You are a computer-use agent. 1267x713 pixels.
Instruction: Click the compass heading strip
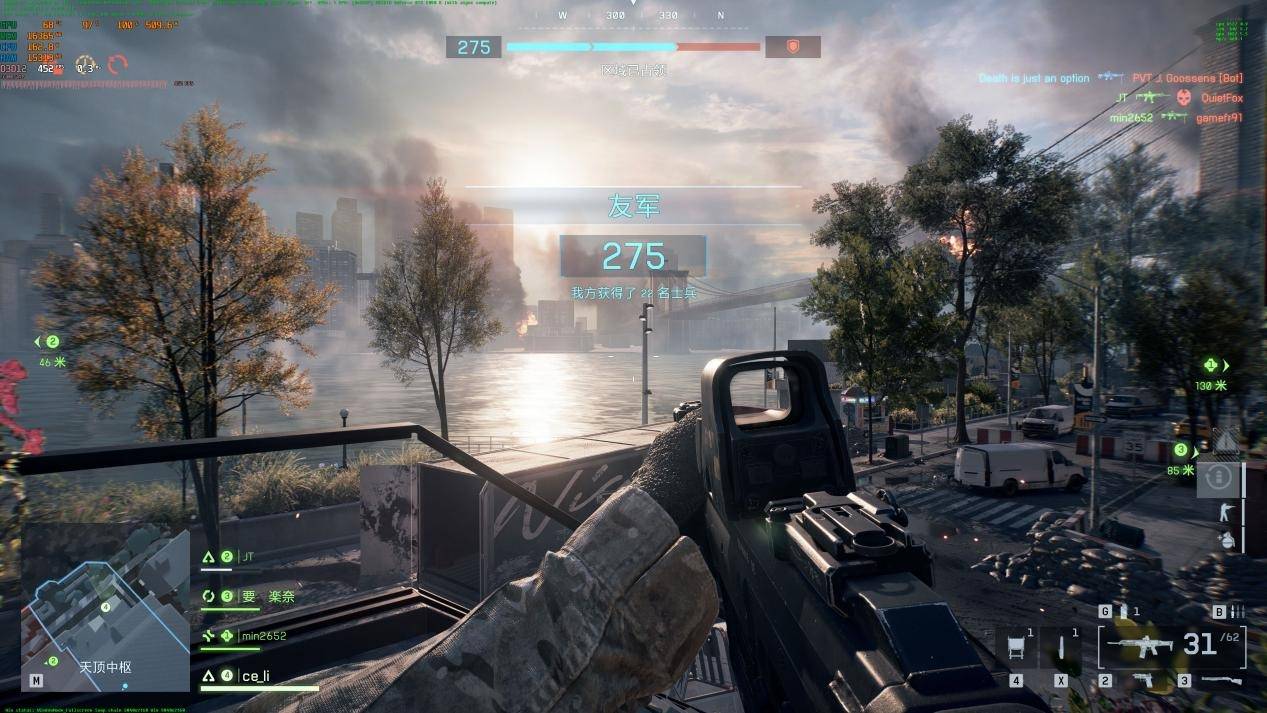point(640,16)
